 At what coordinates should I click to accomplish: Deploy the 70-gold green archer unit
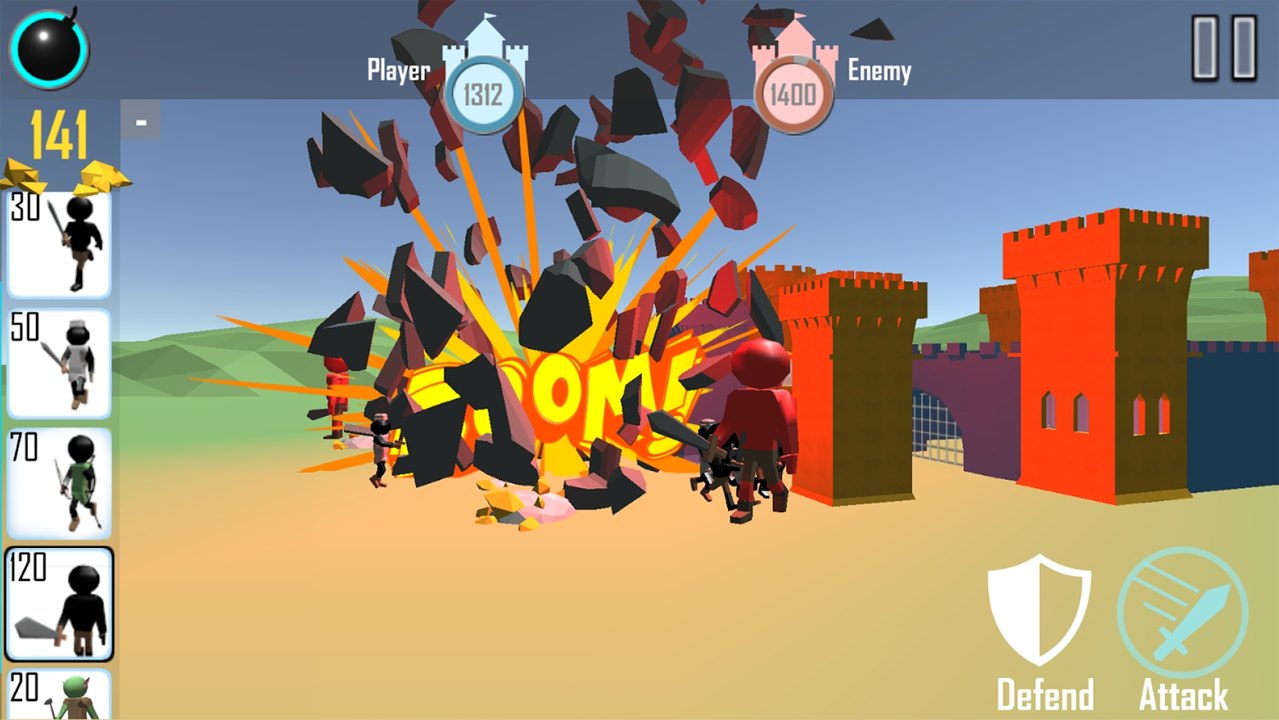[x=59, y=483]
